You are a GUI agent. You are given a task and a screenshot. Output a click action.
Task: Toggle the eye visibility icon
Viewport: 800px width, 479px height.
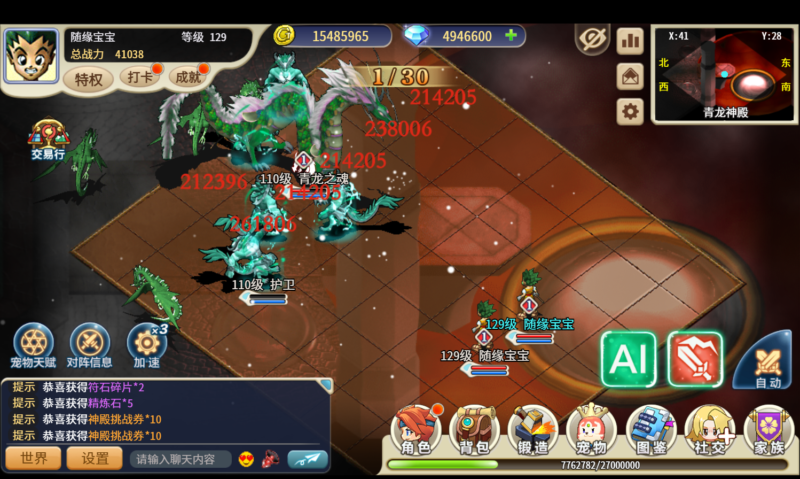592,39
